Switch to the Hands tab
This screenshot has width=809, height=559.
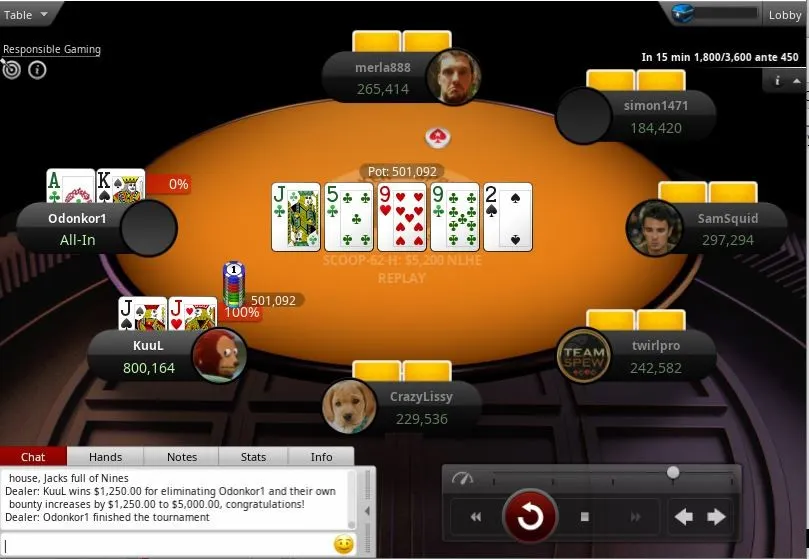point(105,457)
